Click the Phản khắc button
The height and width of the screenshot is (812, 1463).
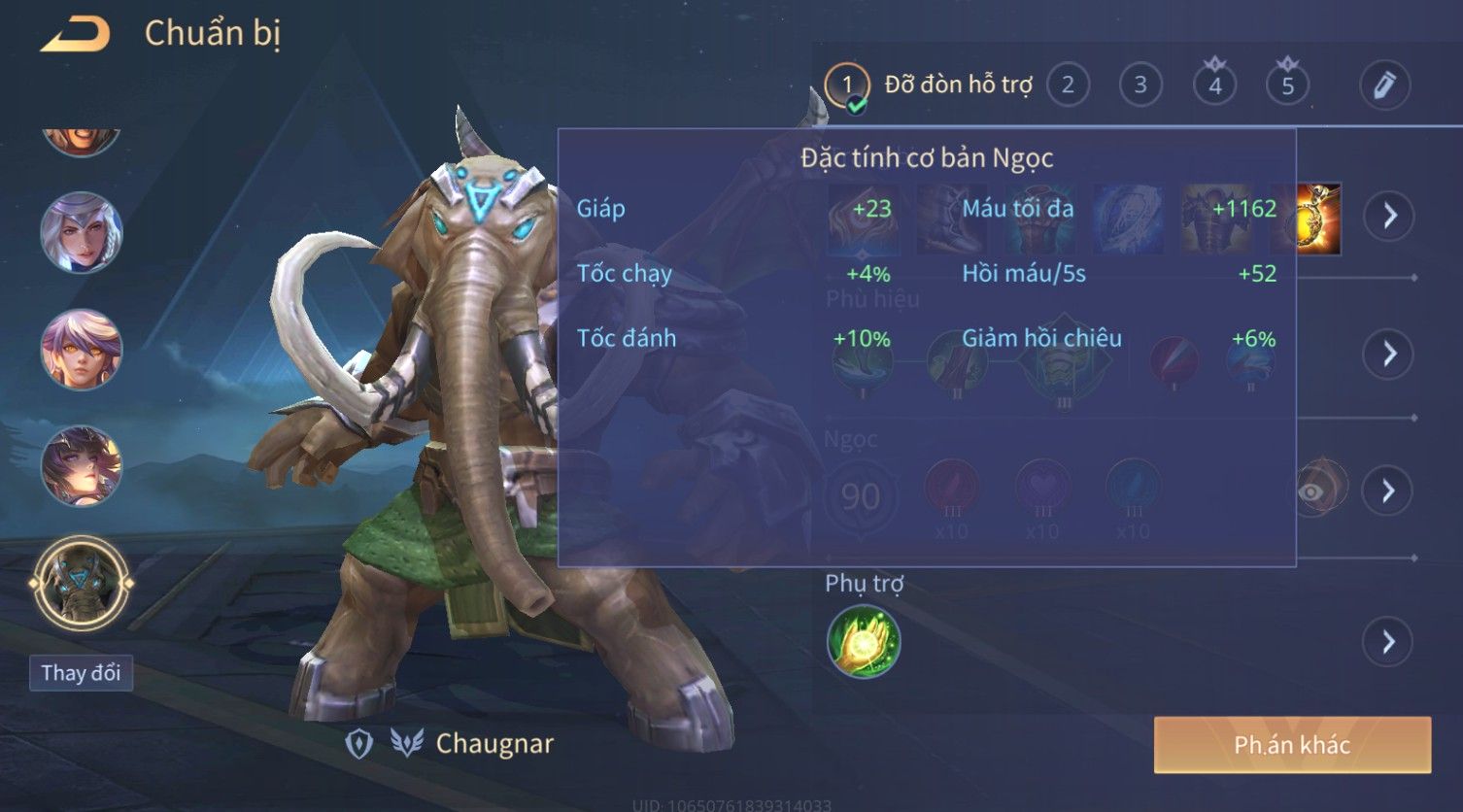[x=1292, y=745]
